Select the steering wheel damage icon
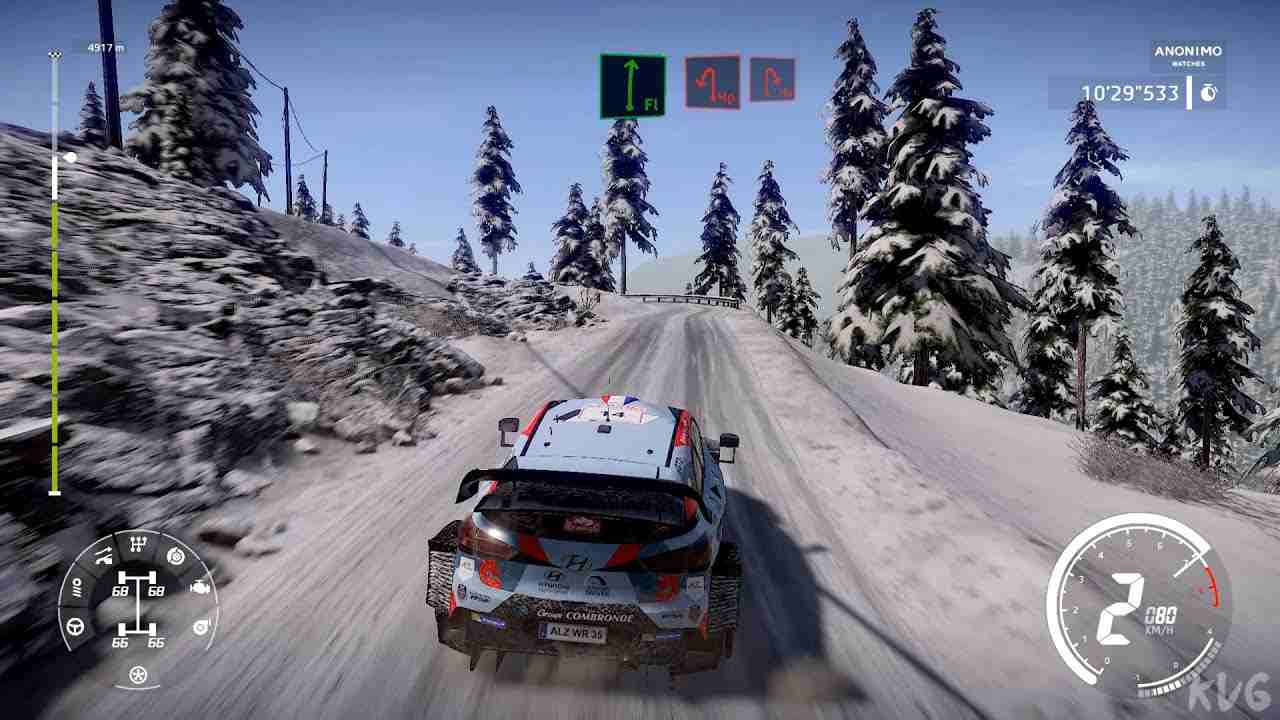The height and width of the screenshot is (720, 1280). [x=77, y=627]
